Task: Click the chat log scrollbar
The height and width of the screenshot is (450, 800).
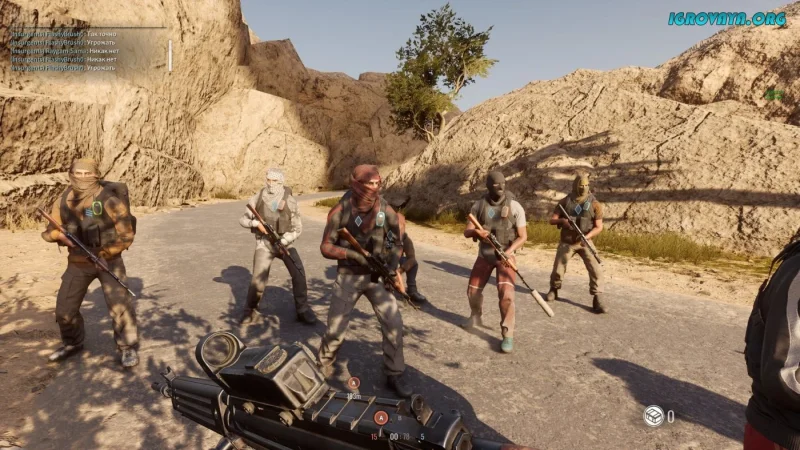Action: [169, 55]
